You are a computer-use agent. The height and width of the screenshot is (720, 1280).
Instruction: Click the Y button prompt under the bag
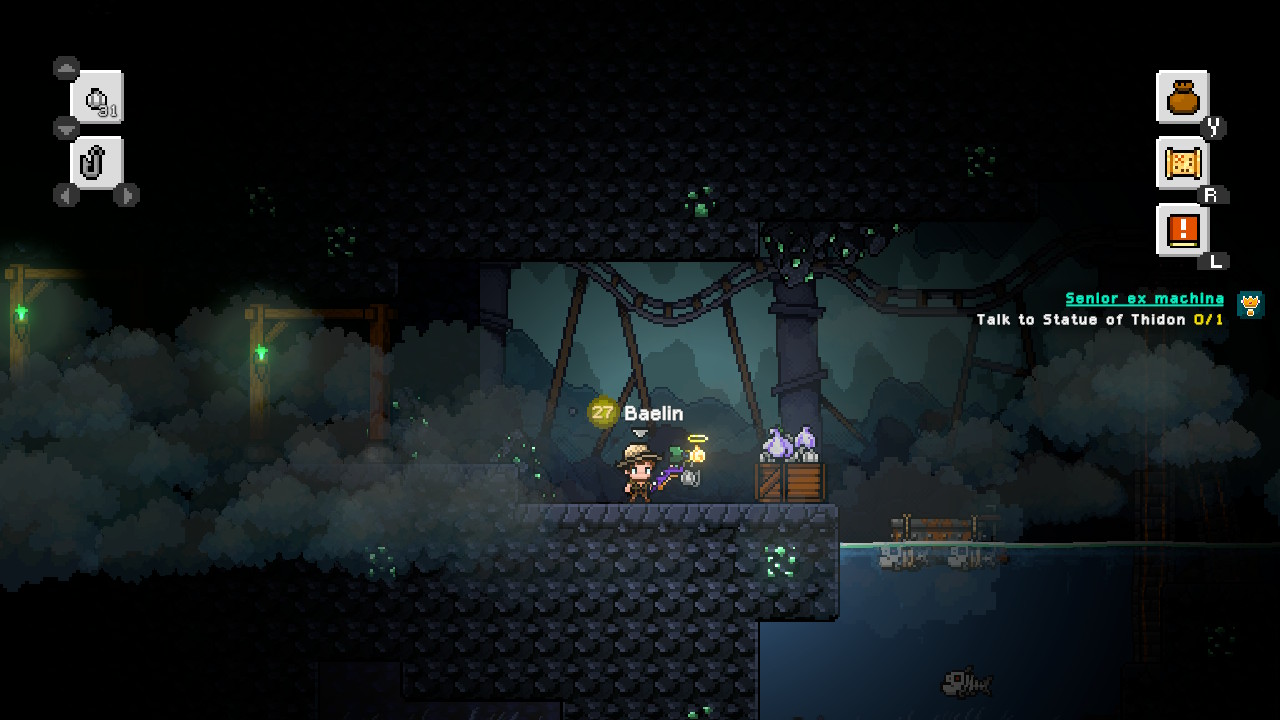click(x=1216, y=126)
